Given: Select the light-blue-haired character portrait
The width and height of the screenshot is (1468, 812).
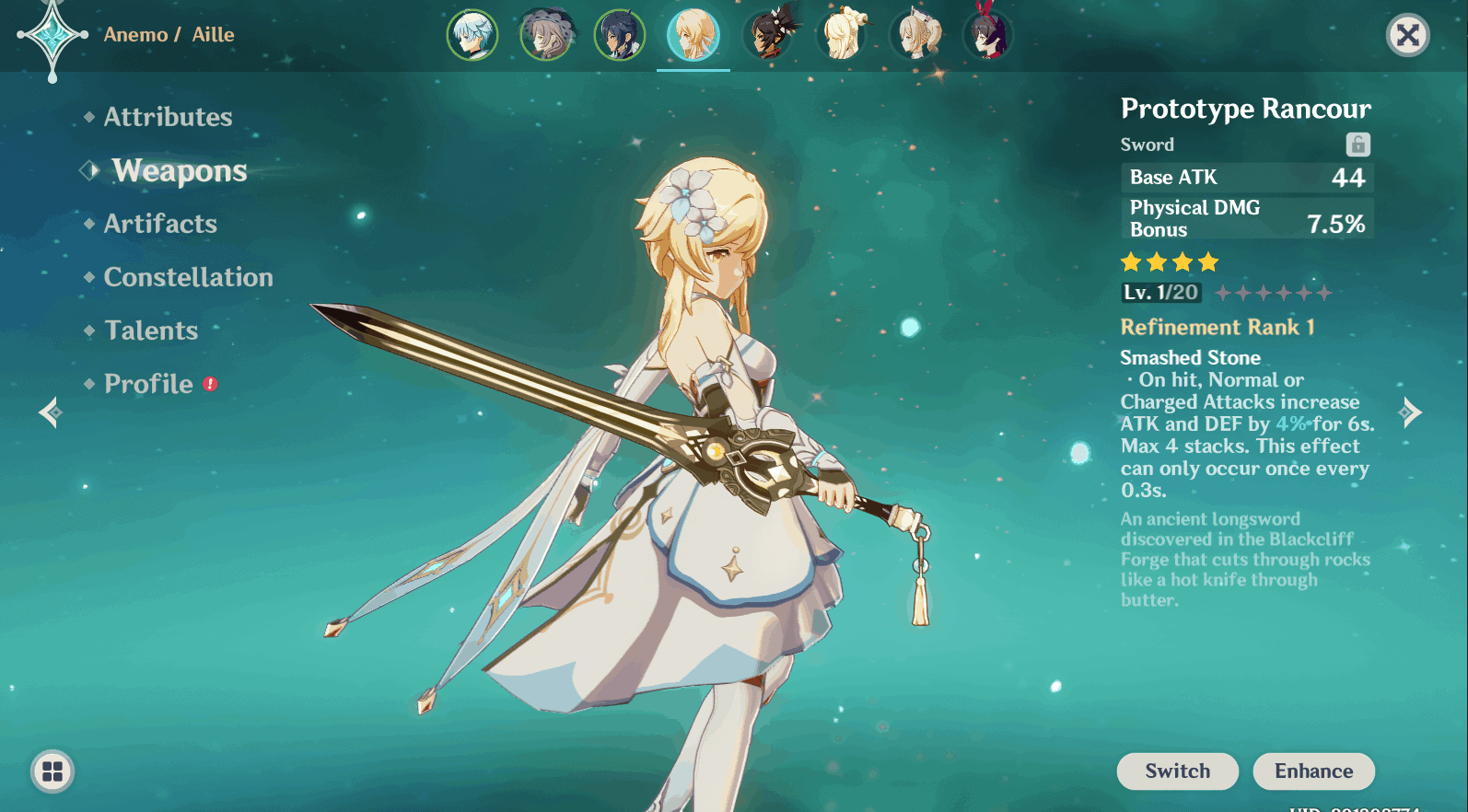Looking at the screenshot, I should [472, 36].
